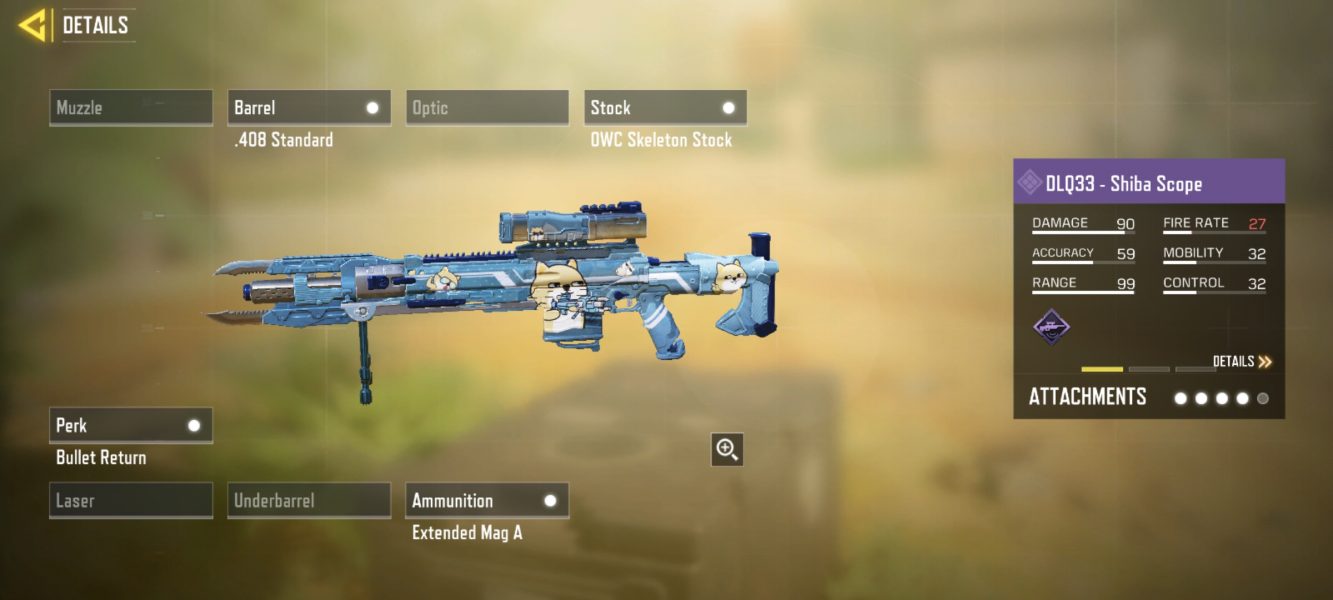Show weapon stat Details in the panel
Image resolution: width=1333 pixels, height=600 pixels.
pos(1242,362)
